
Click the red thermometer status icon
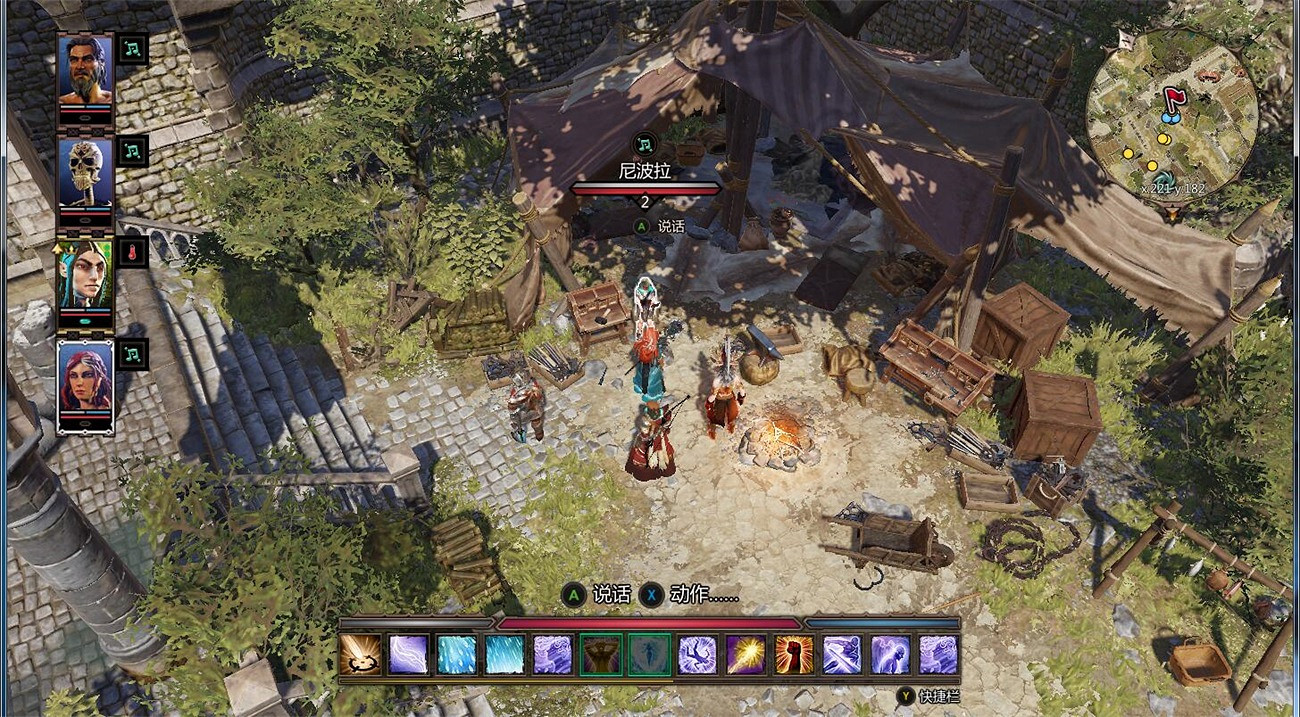pos(133,252)
